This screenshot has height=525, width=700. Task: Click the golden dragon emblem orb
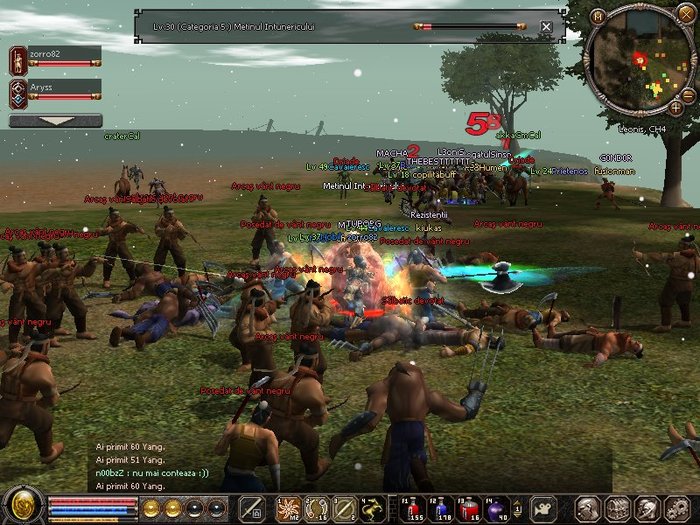22,506
